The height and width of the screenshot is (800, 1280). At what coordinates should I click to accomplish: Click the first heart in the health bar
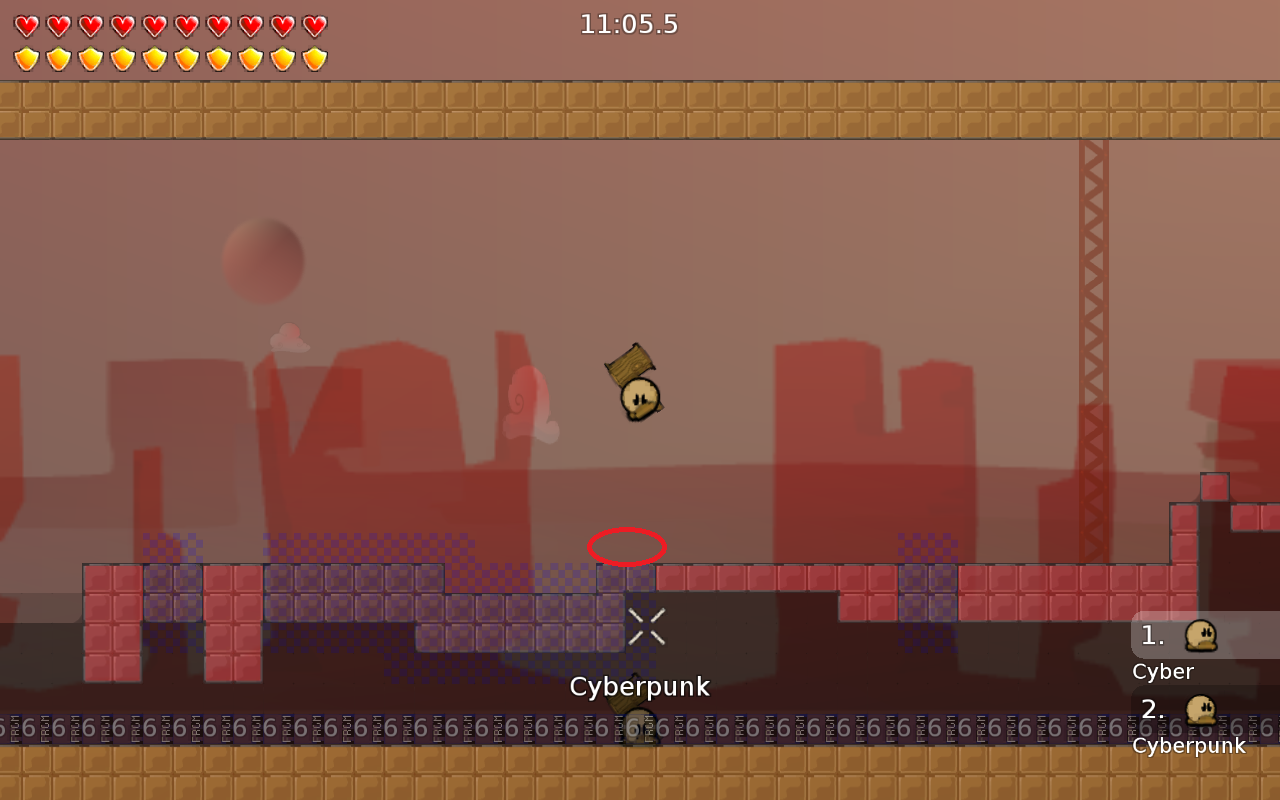pyautogui.click(x=26, y=24)
